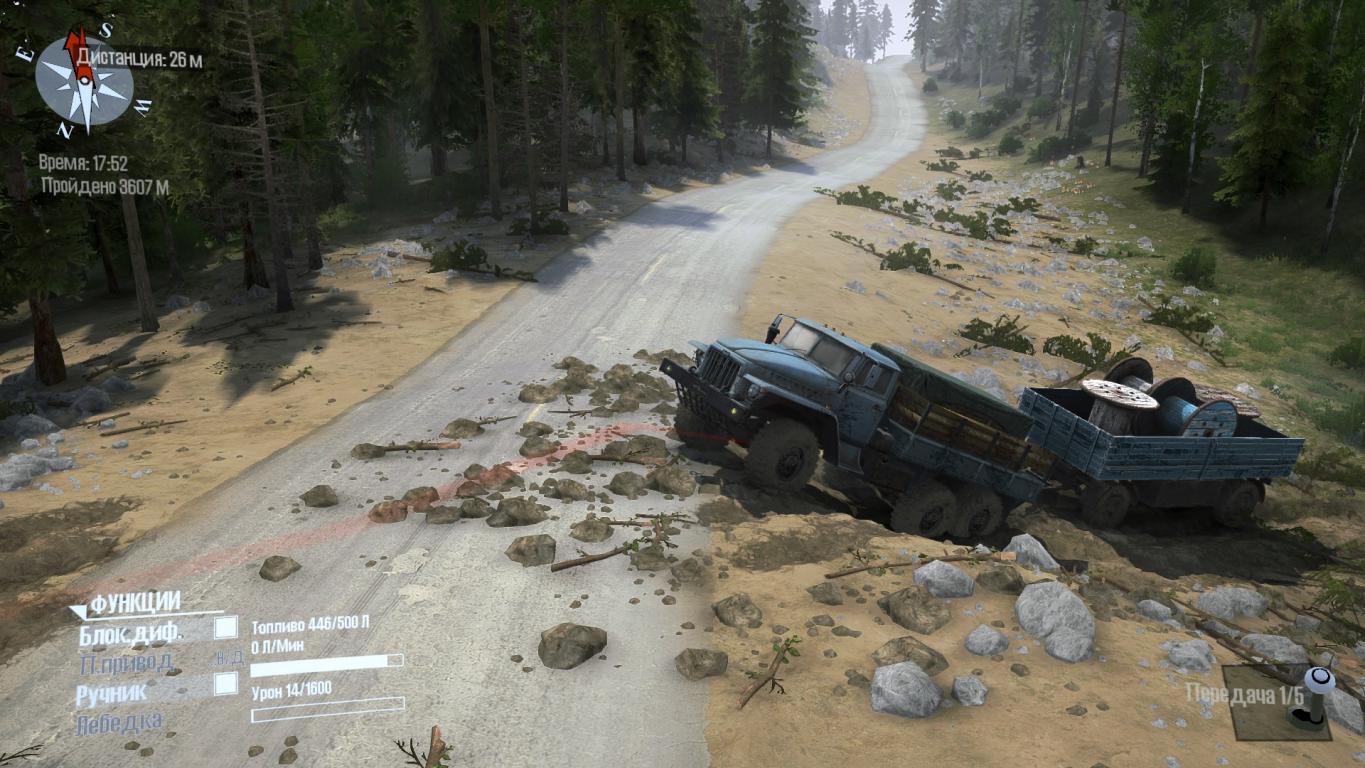Click the compass in the corner
The width and height of the screenshot is (1365, 768).
[x=84, y=80]
